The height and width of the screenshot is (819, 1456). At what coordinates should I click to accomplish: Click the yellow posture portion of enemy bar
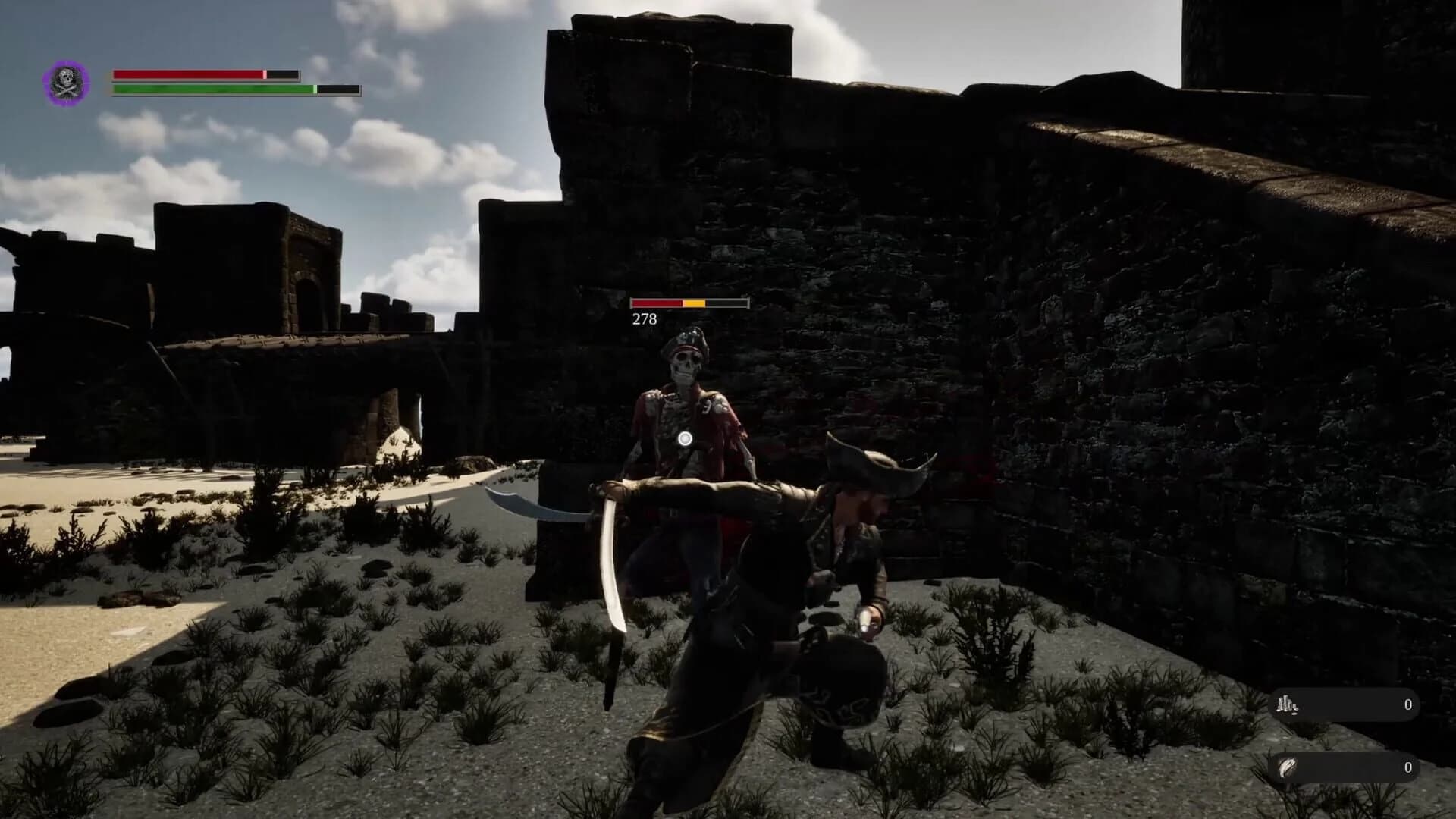tap(695, 303)
